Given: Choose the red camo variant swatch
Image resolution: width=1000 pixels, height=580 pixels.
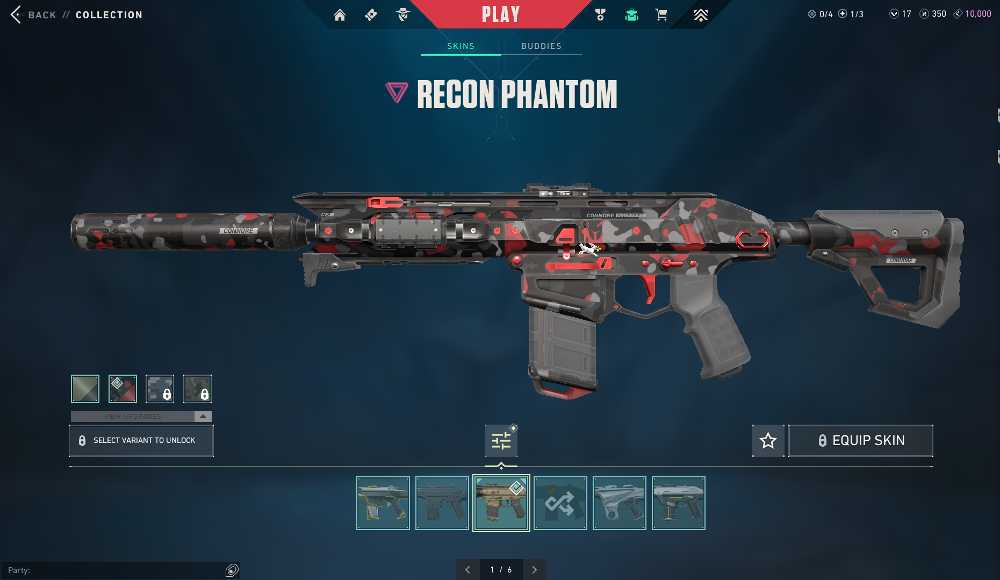Looking at the screenshot, I should (122, 388).
